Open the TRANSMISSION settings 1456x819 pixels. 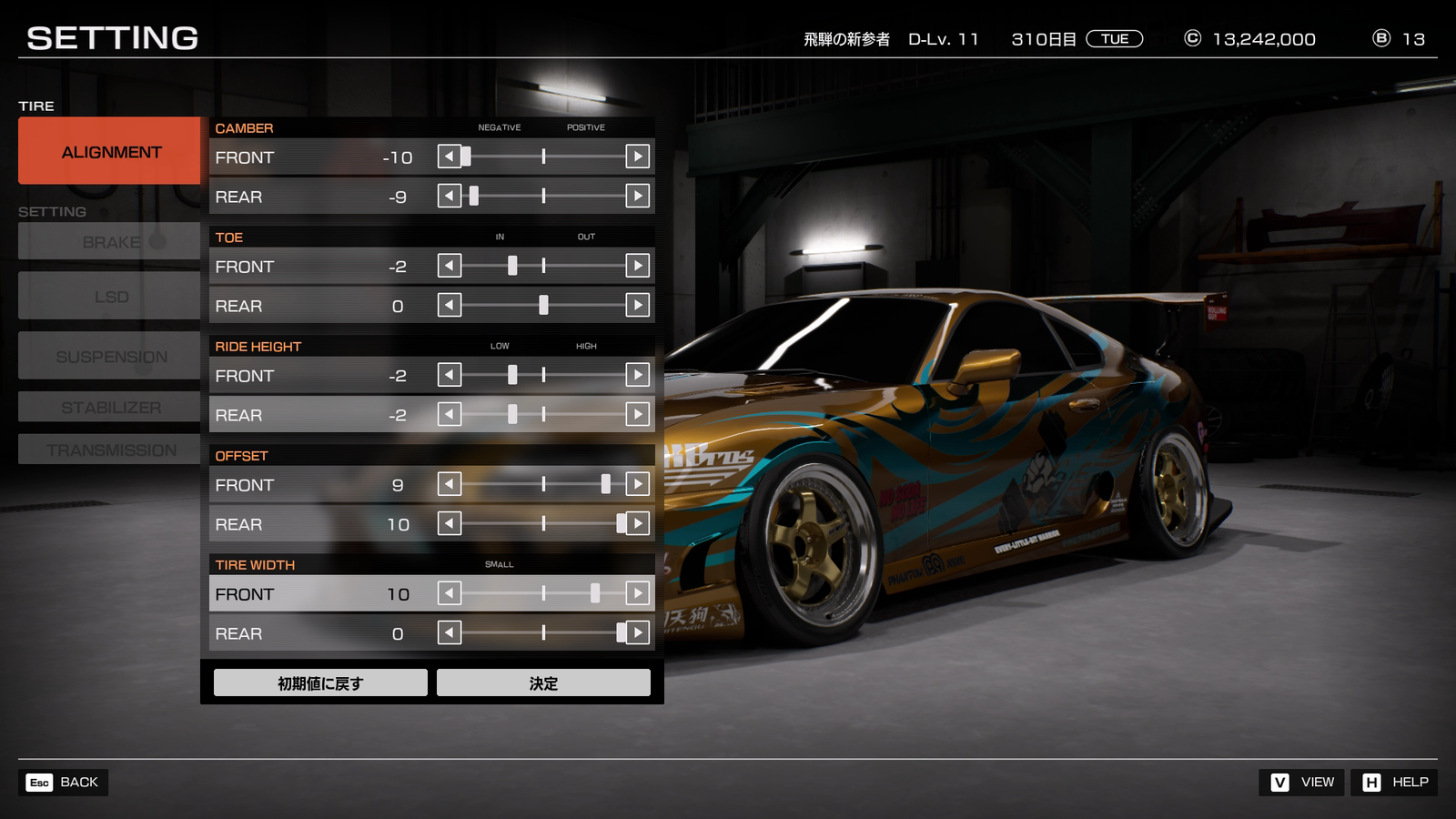point(109,450)
